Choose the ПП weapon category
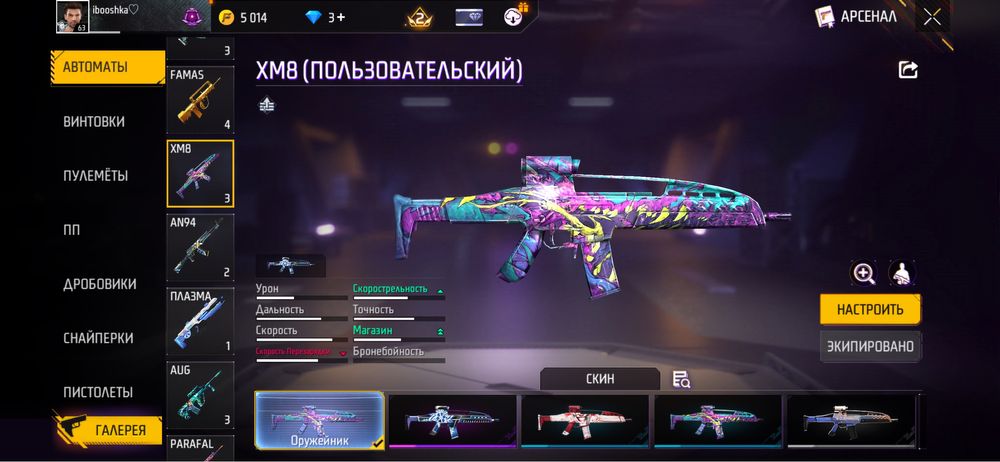This screenshot has width=1000, height=462. click(x=72, y=230)
